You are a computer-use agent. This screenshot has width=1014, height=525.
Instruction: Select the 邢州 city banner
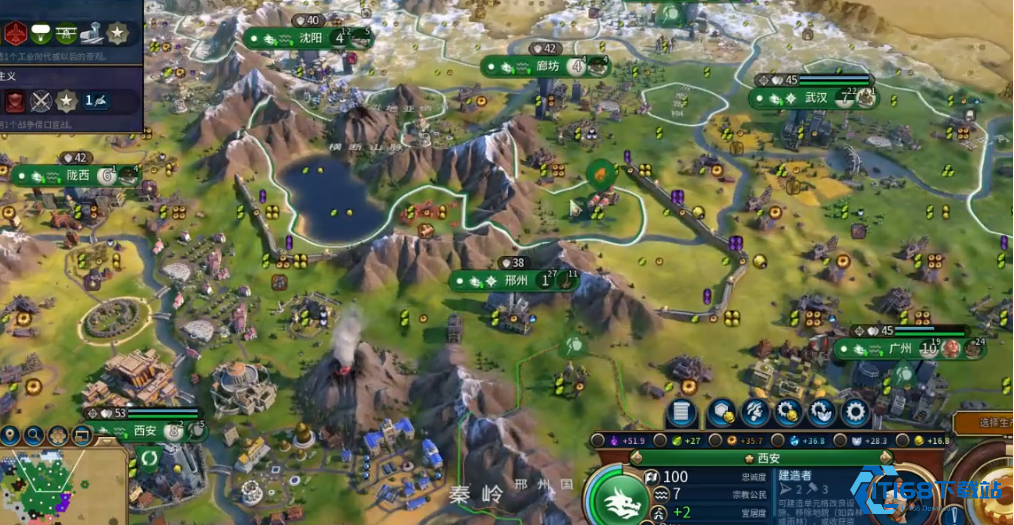tap(514, 281)
